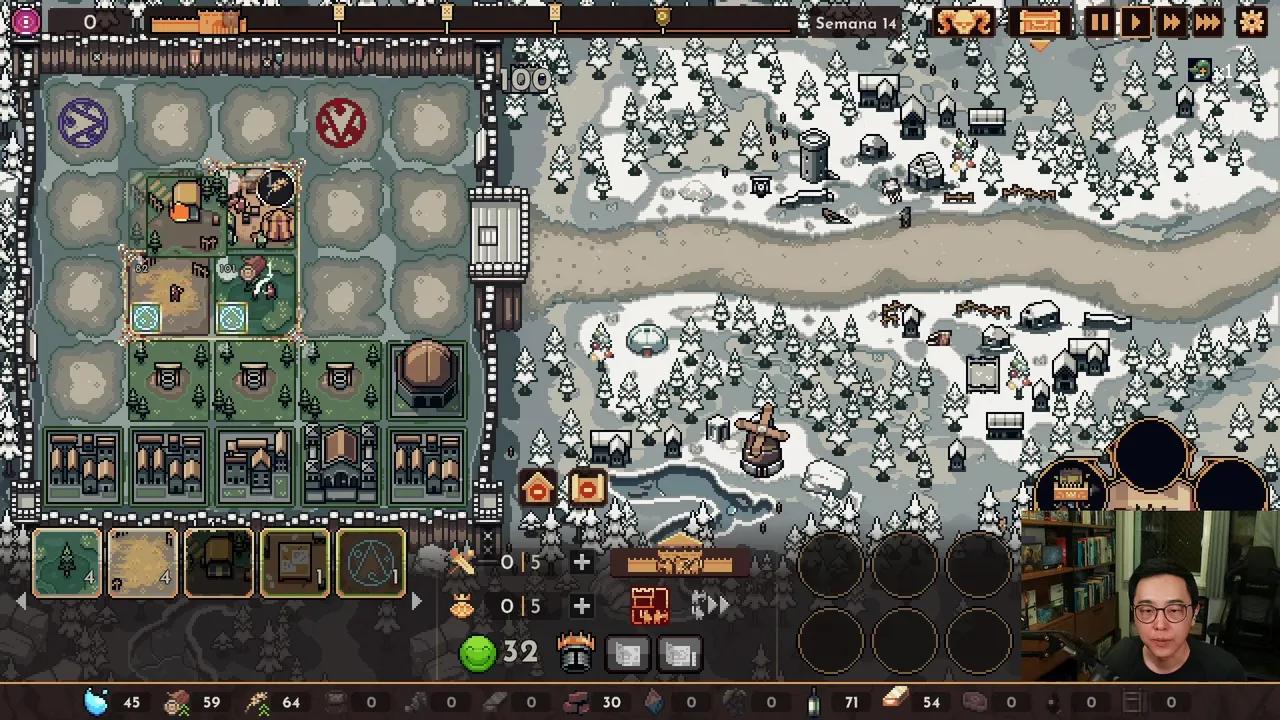The width and height of the screenshot is (1280, 720).
Task: Click the pink round button top-left
Action: coord(26,22)
